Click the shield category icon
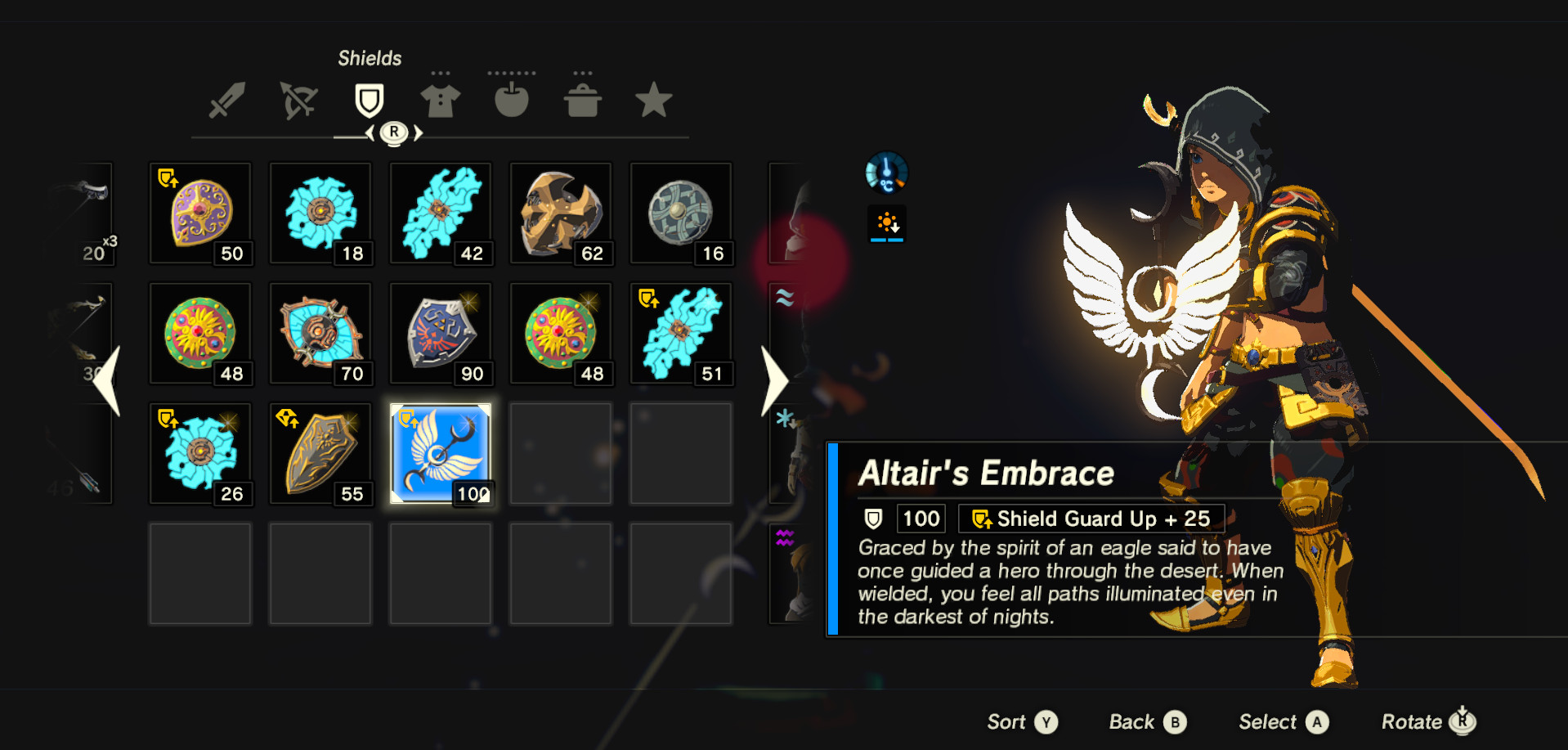 [369, 100]
